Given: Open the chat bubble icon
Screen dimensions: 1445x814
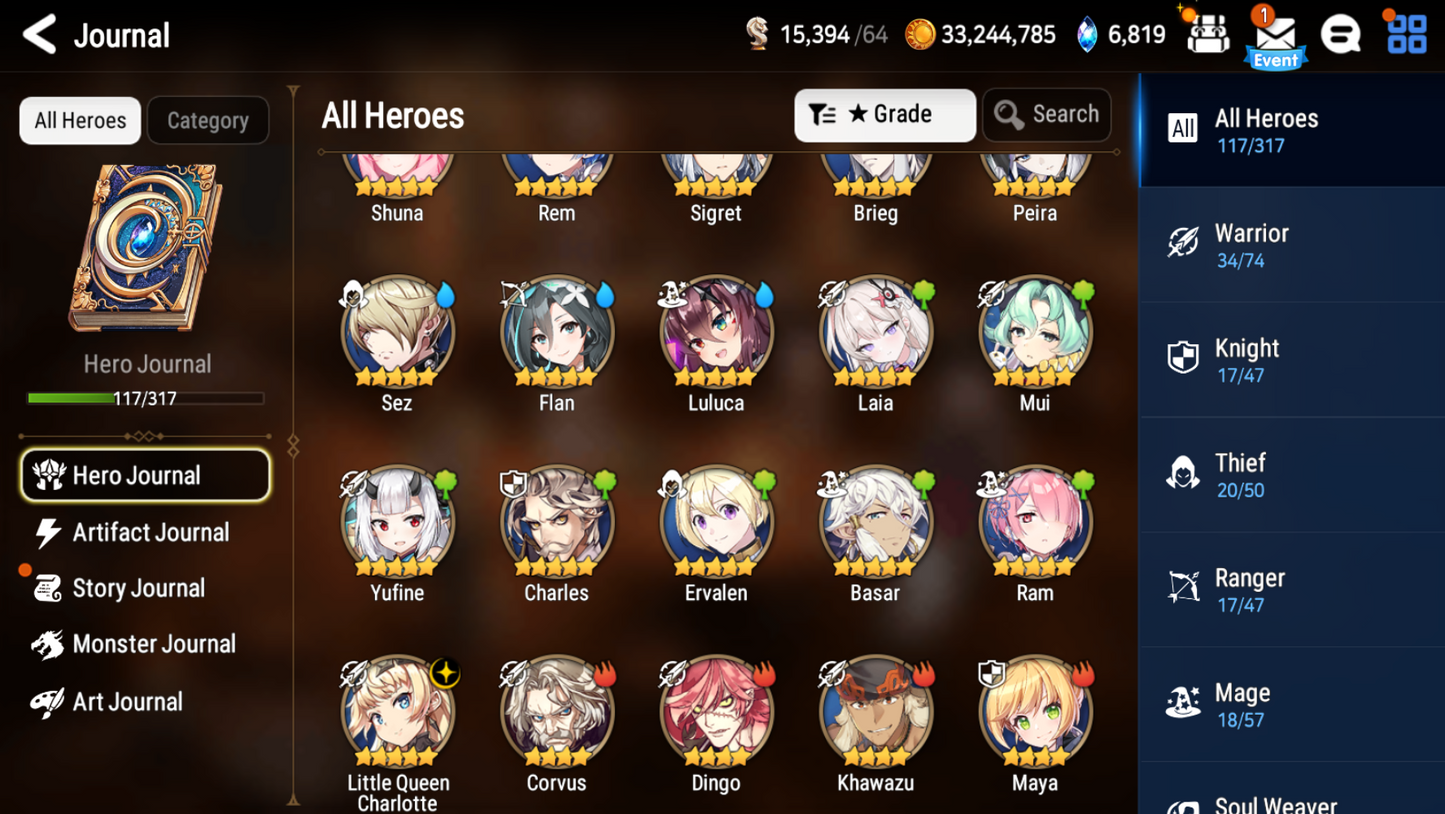Looking at the screenshot, I should (x=1341, y=33).
